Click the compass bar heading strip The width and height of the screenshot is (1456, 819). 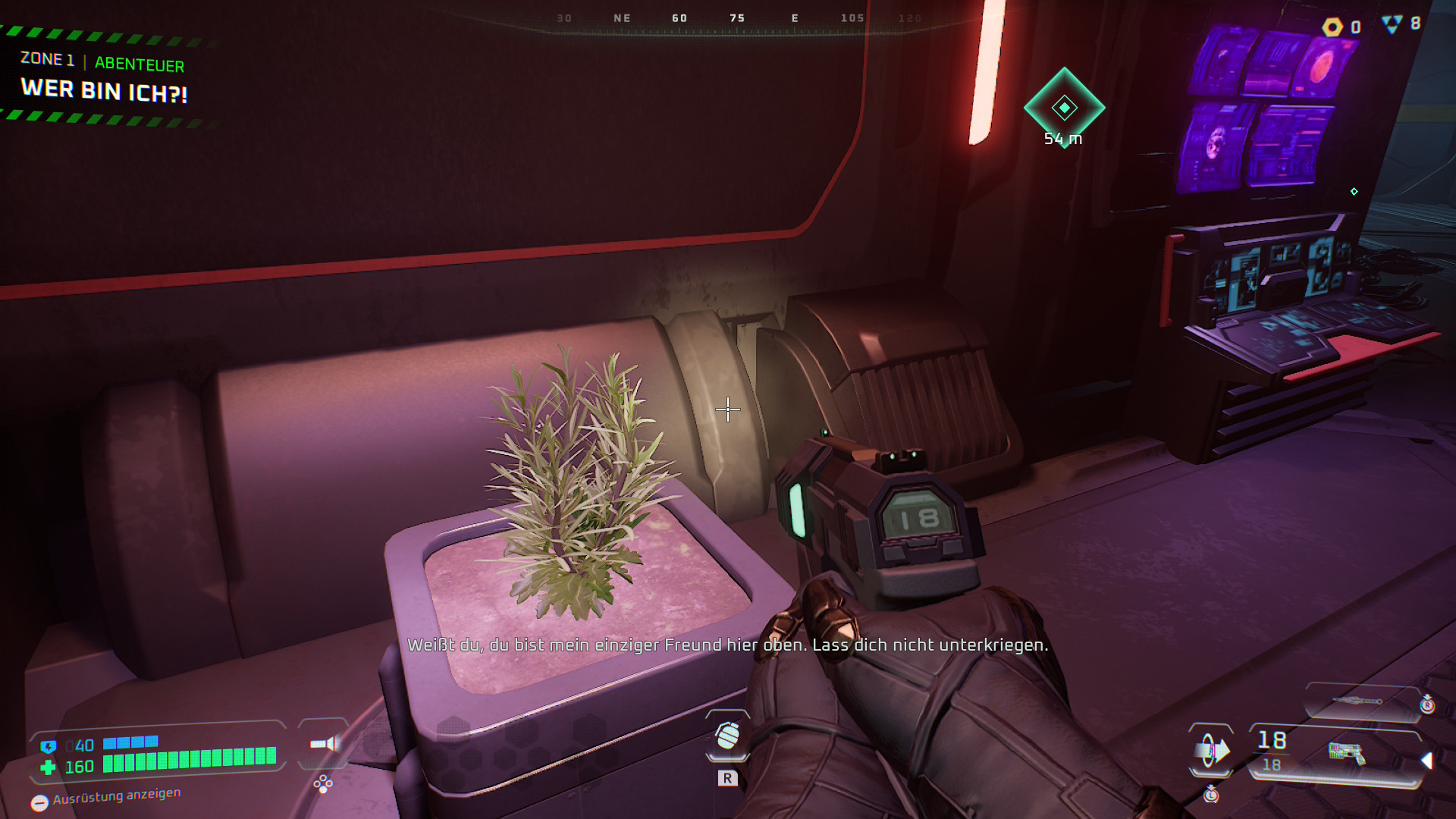[x=736, y=19]
